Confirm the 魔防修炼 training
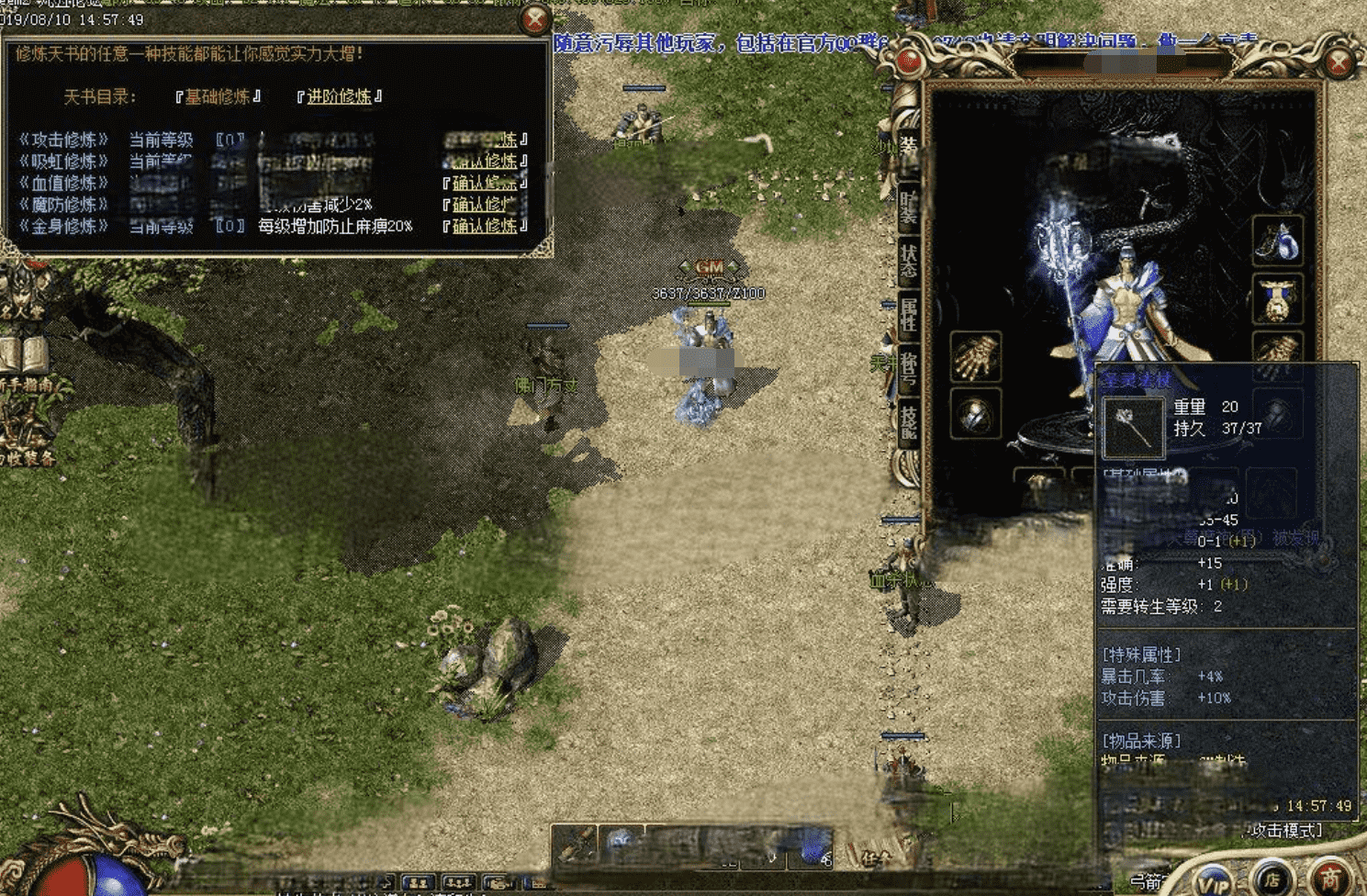 (x=484, y=204)
